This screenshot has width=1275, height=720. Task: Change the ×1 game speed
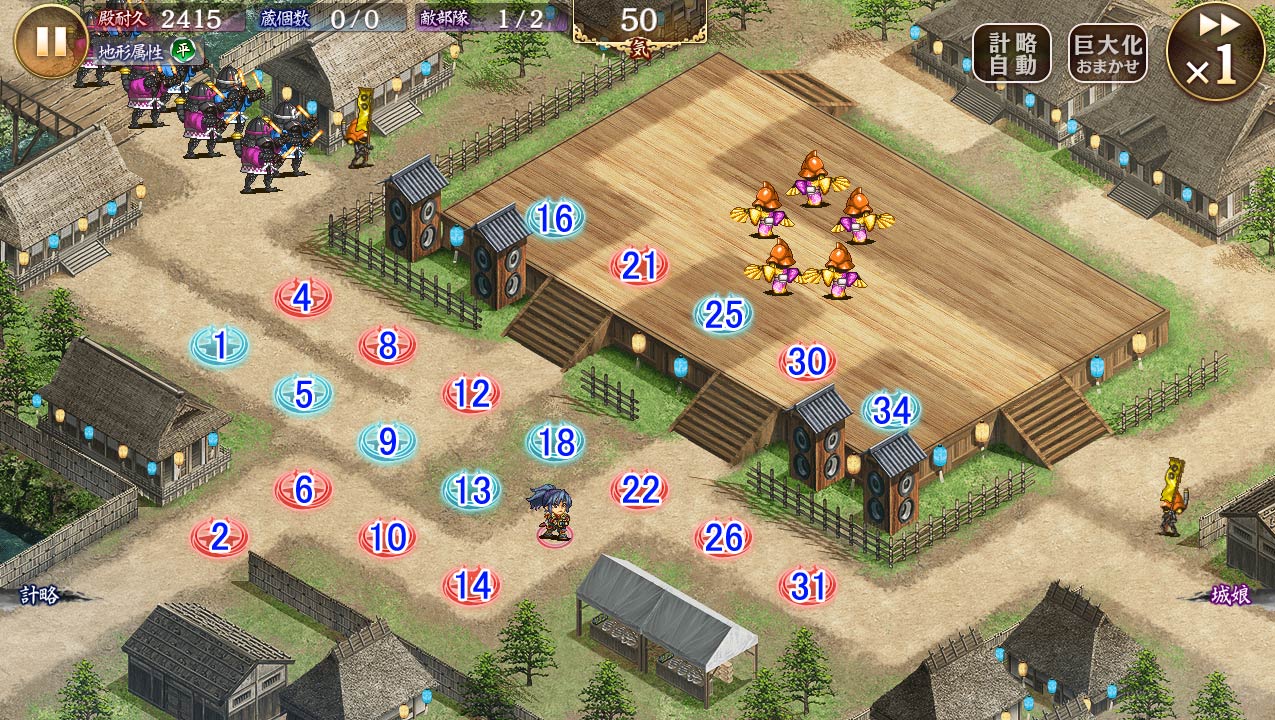click(1216, 51)
